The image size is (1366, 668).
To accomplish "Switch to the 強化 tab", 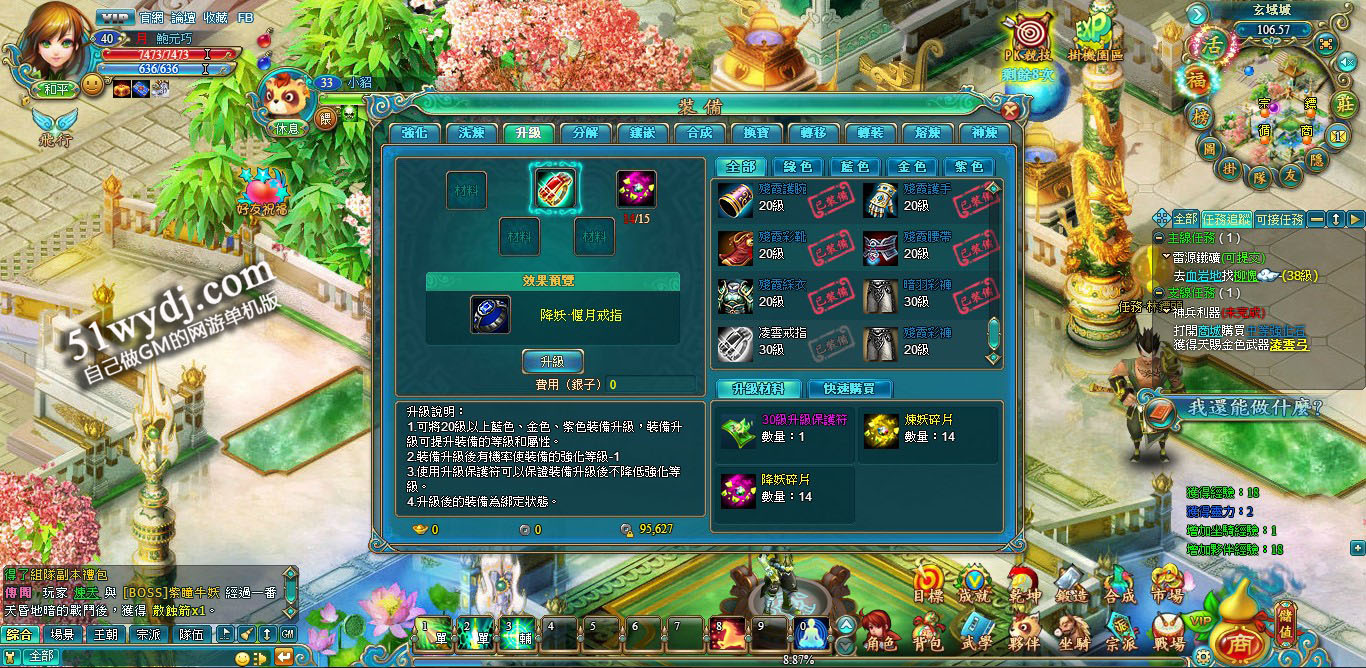I will coord(414,133).
